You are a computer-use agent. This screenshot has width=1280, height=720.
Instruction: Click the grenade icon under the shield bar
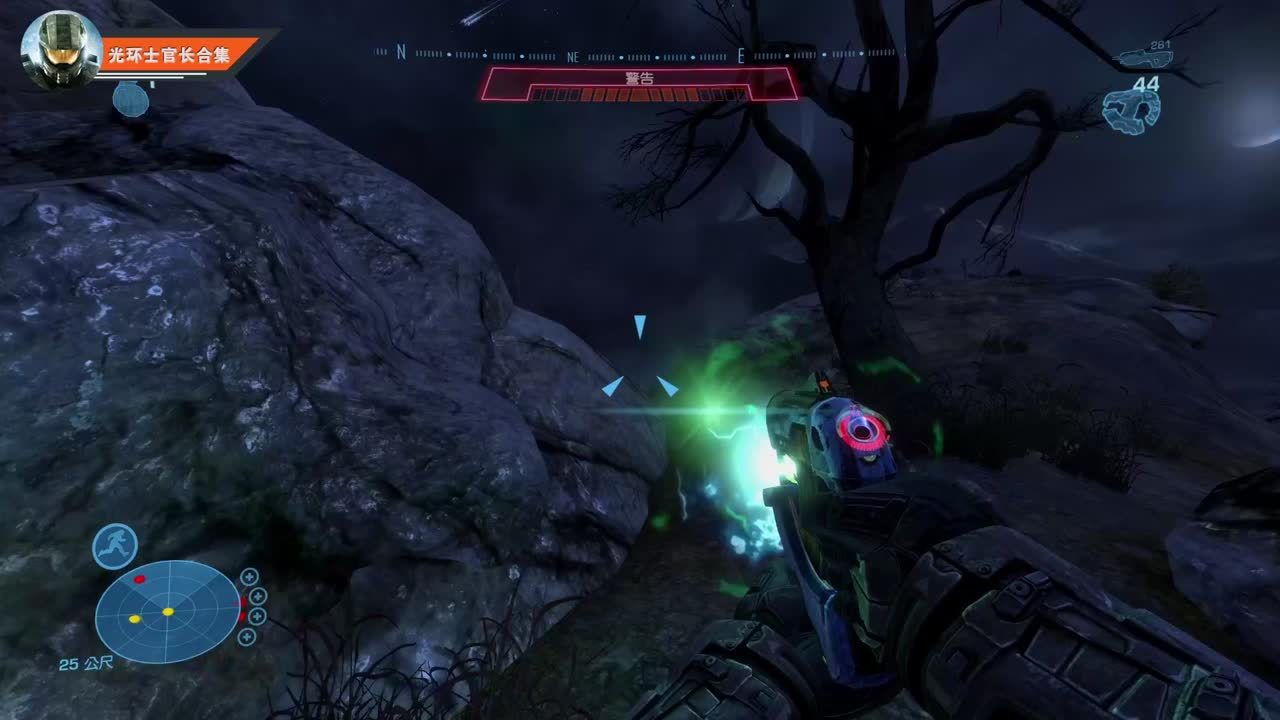130,99
